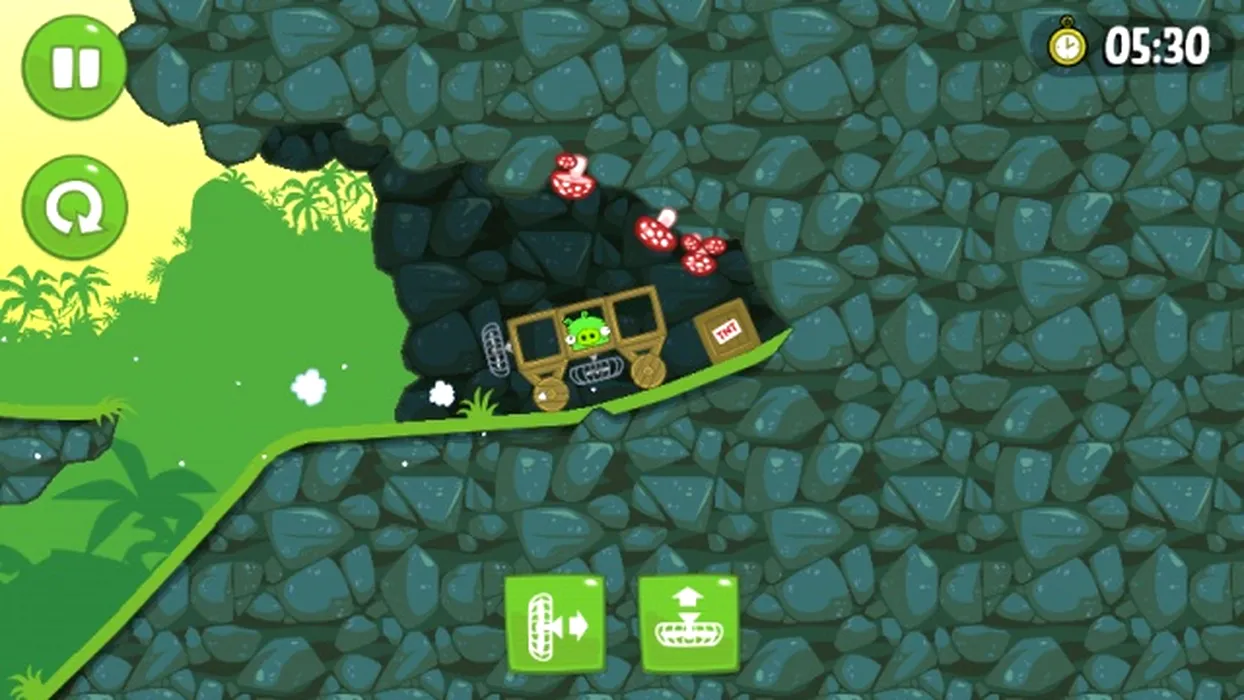Activate the side-facing fan button
The image size is (1244, 700).
point(554,625)
